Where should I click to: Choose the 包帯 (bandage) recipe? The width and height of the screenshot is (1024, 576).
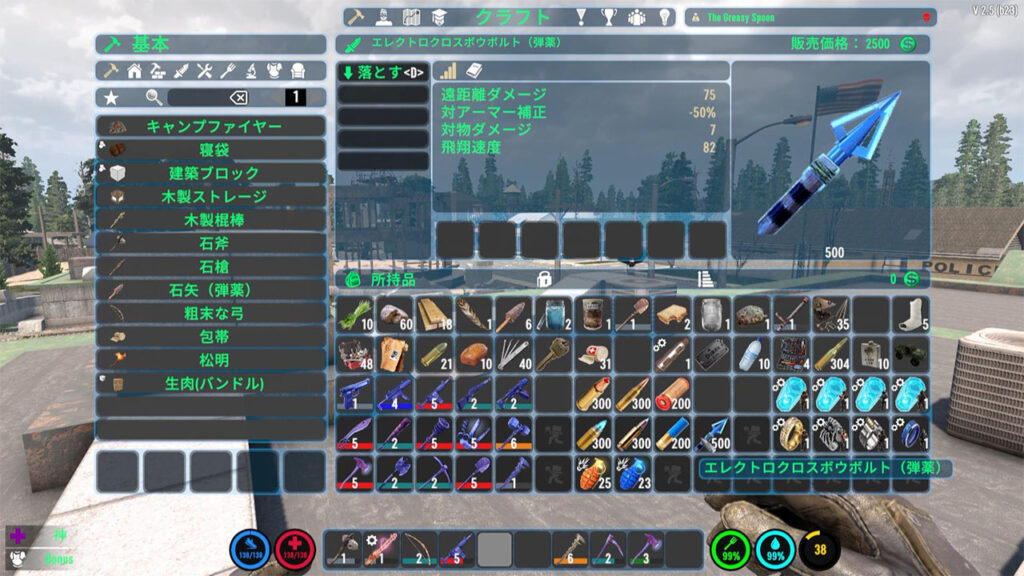[211, 337]
